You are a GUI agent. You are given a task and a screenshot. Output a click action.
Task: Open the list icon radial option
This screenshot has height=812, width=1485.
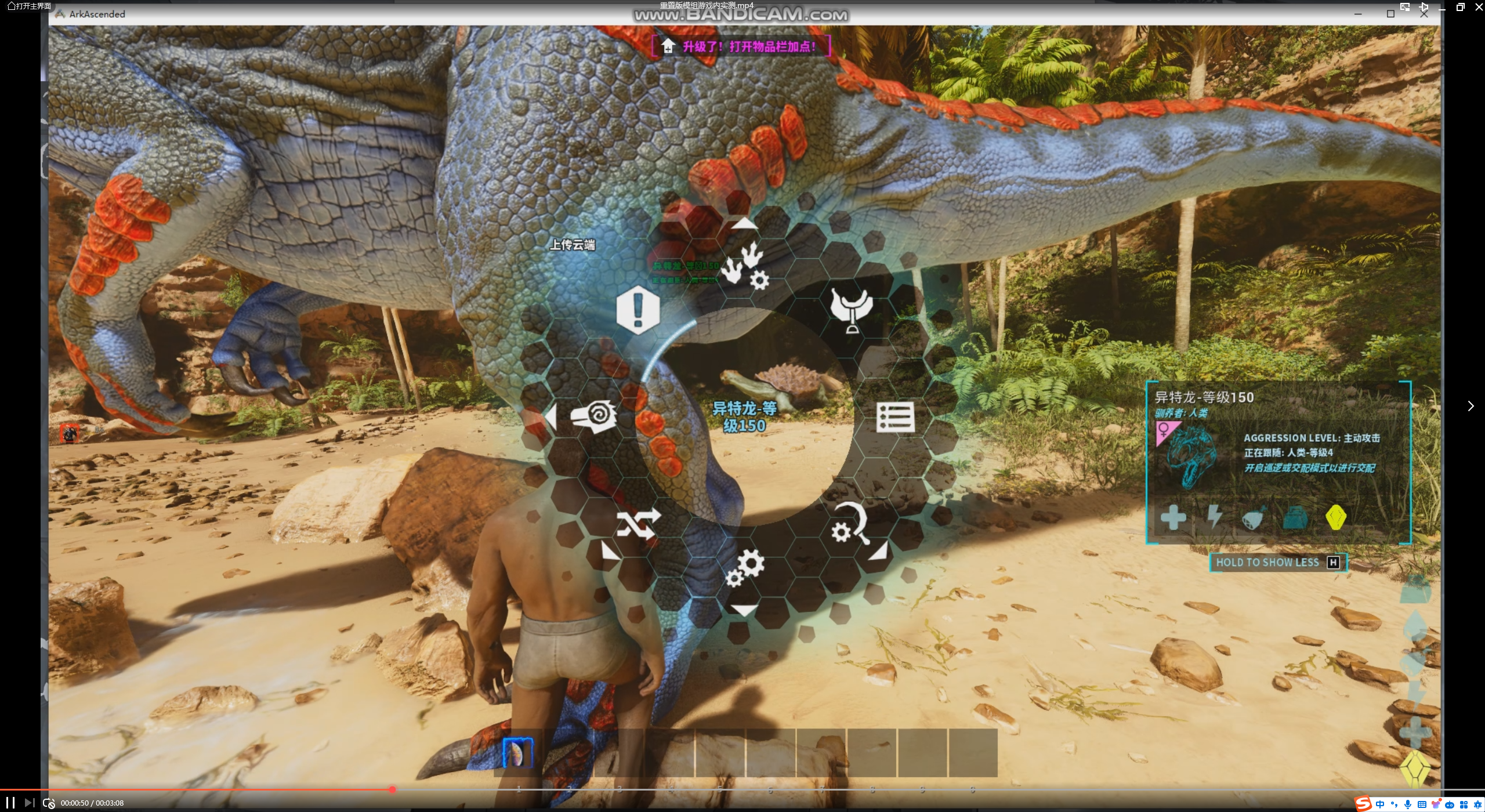(895, 417)
